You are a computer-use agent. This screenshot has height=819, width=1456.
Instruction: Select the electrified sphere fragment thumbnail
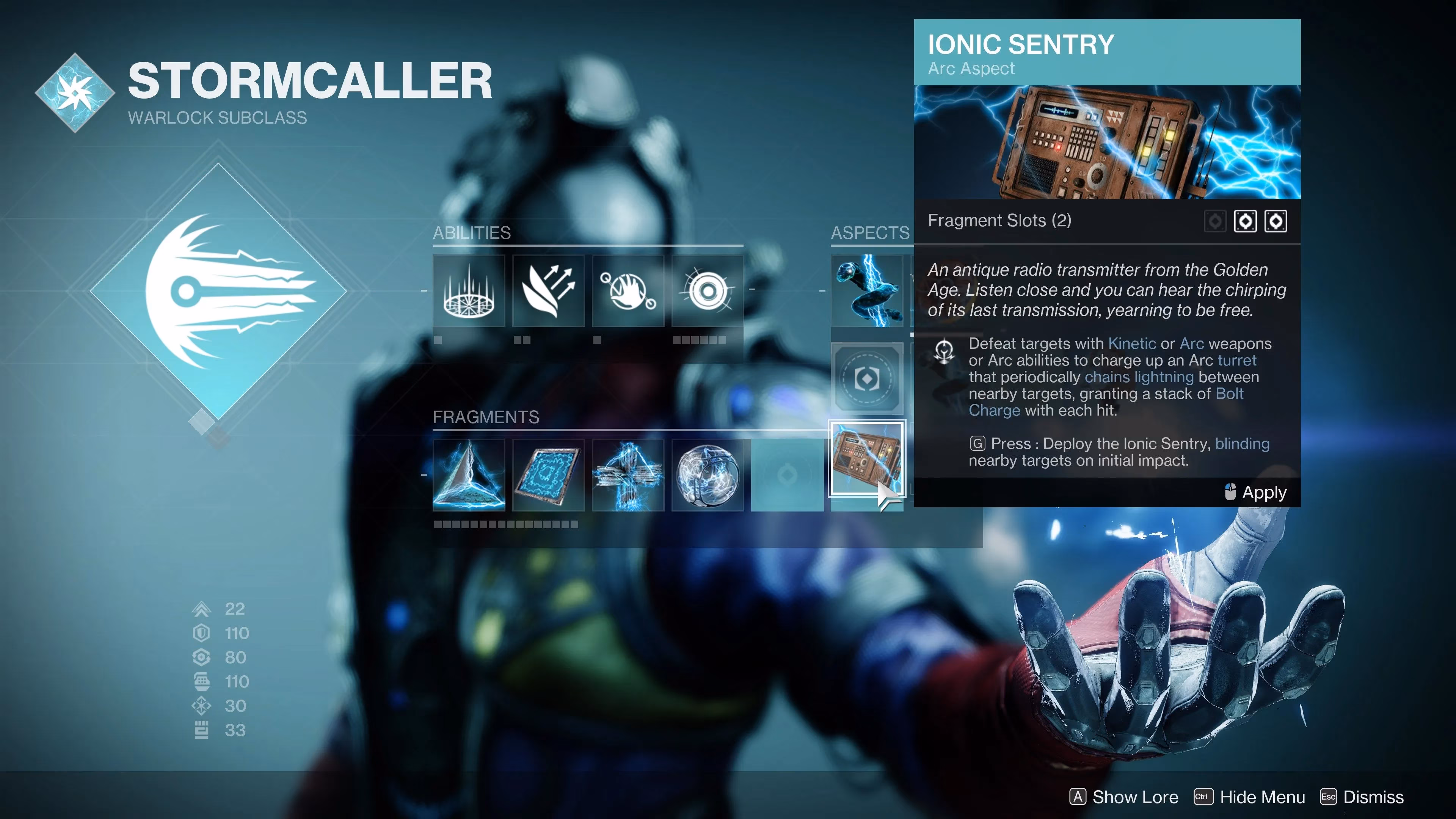point(708,475)
